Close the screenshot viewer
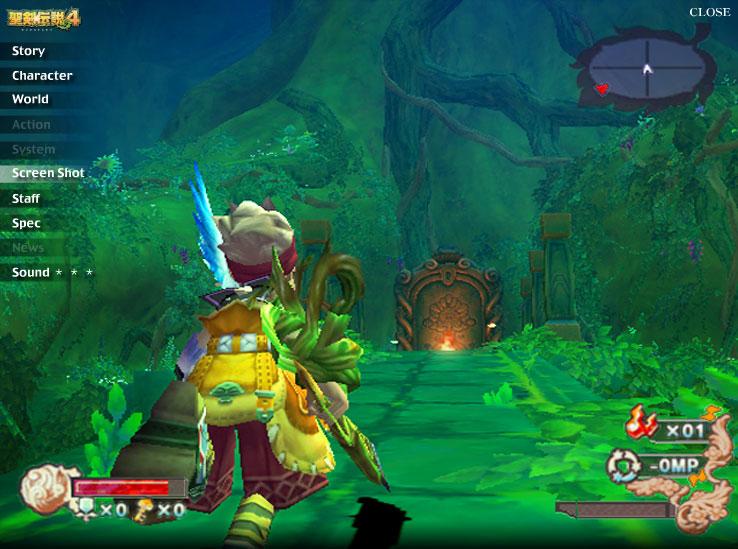 coord(709,12)
